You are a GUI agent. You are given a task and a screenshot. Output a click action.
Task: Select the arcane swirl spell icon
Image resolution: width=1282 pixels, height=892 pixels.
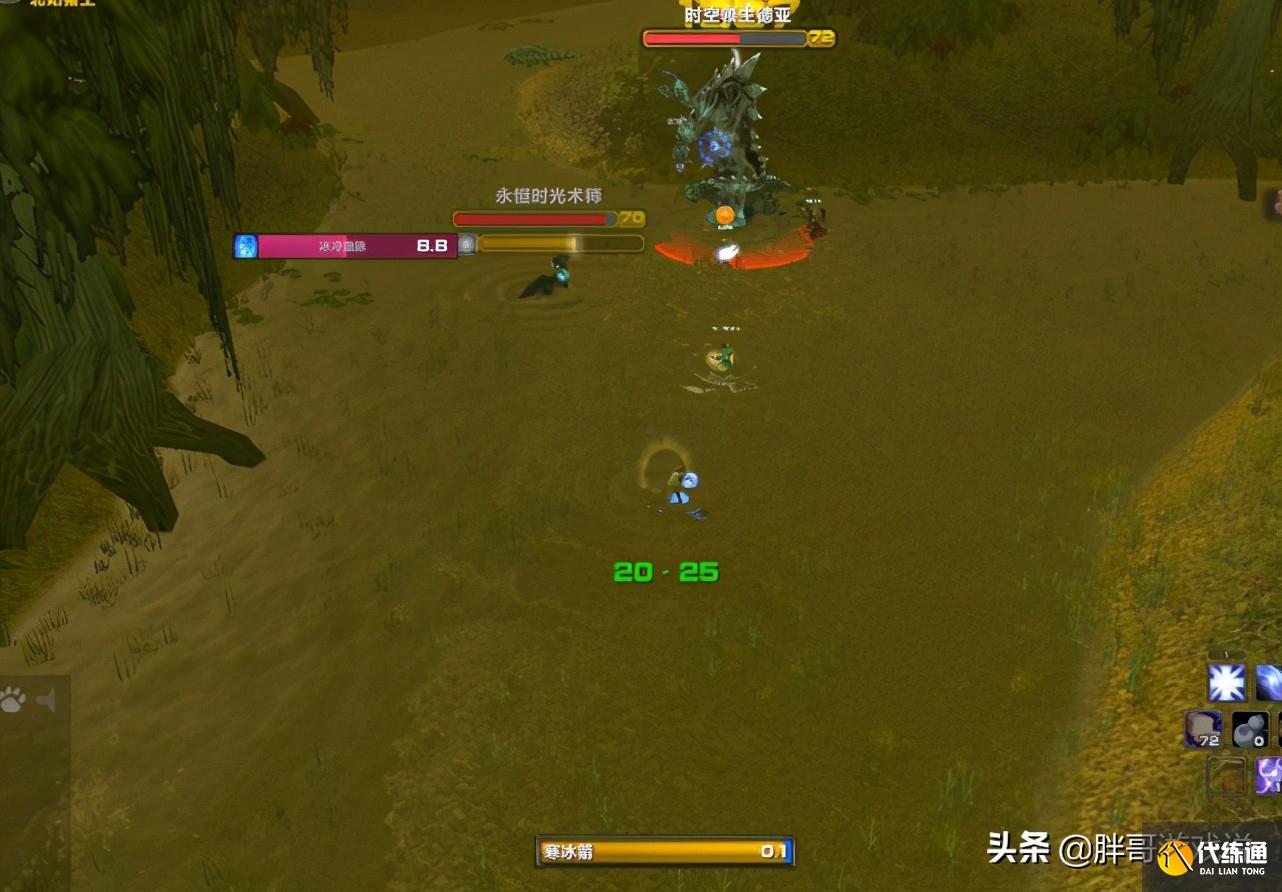[1270, 682]
